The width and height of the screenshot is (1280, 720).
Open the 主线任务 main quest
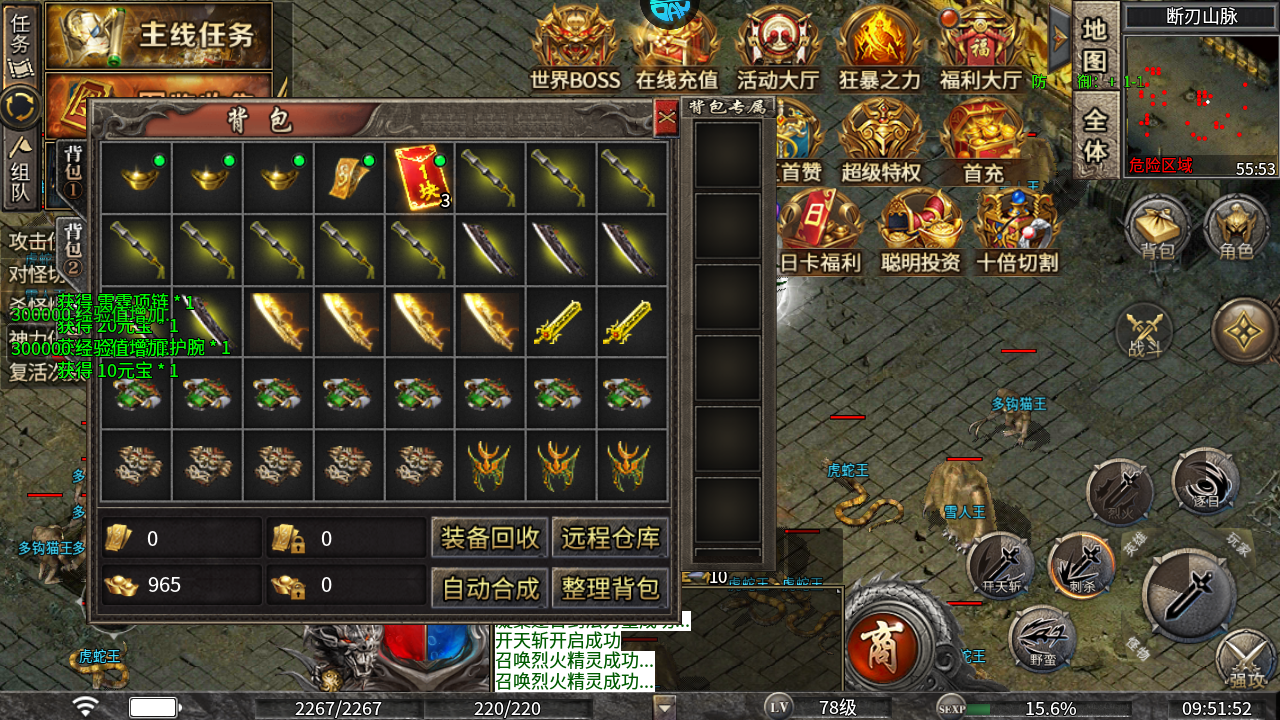coord(160,35)
